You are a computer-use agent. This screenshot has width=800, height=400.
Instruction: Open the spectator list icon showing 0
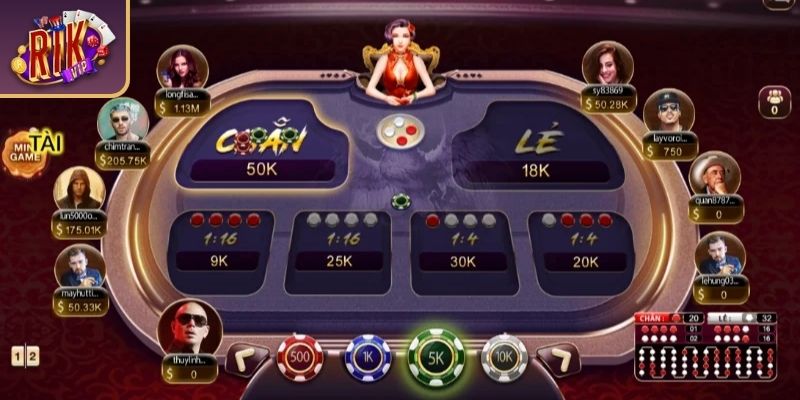coord(774,103)
